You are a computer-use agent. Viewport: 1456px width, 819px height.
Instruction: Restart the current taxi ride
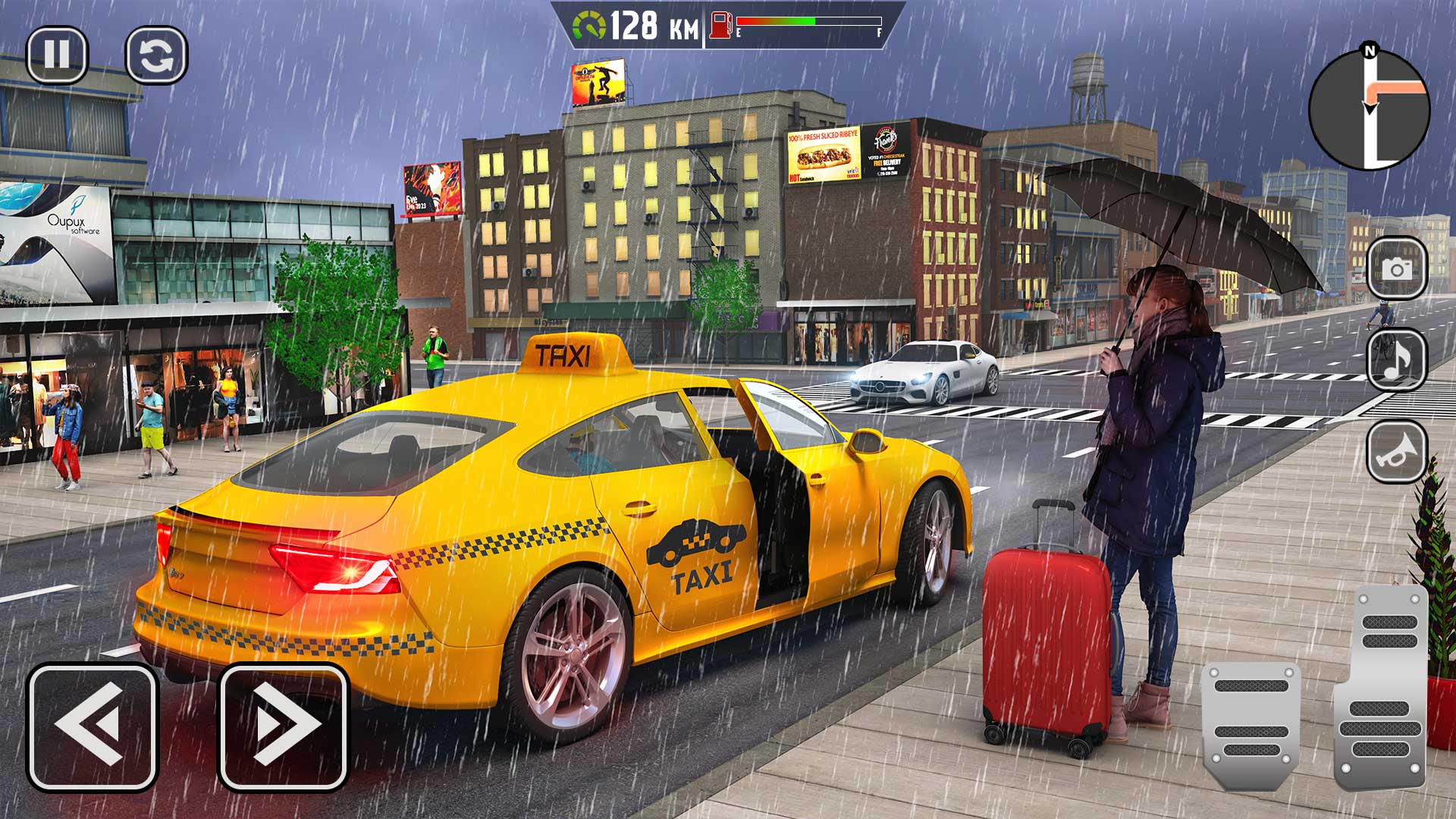pos(155,57)
